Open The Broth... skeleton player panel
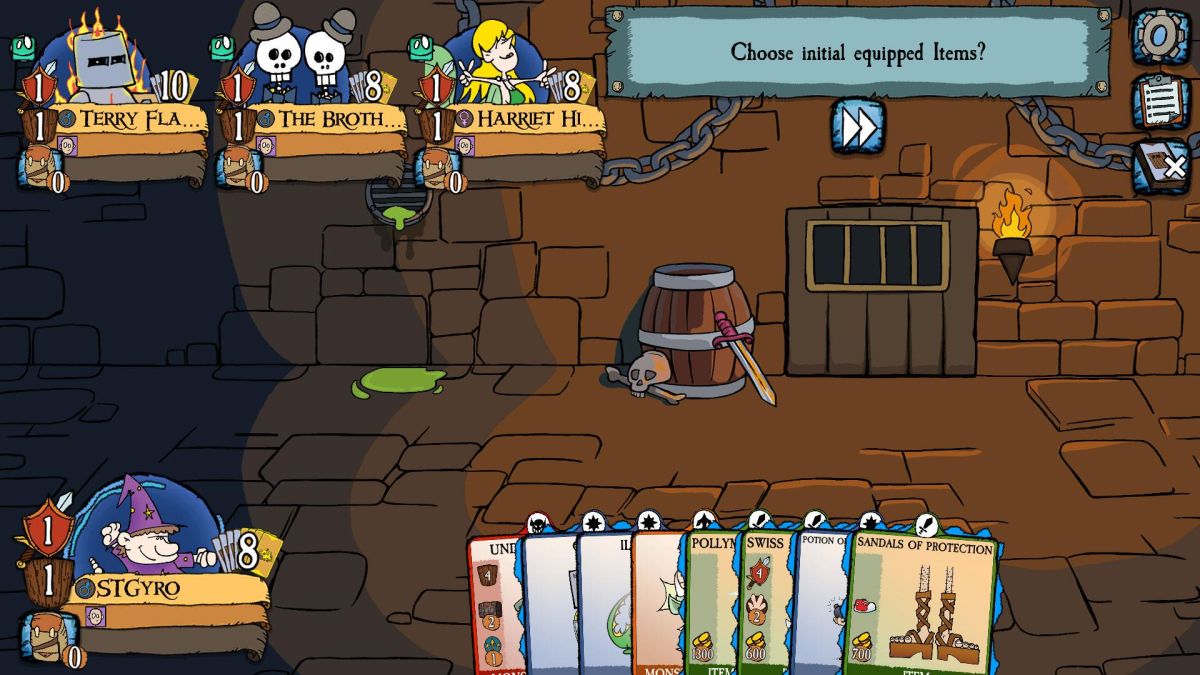1200x675 pixels. point(328,119)
